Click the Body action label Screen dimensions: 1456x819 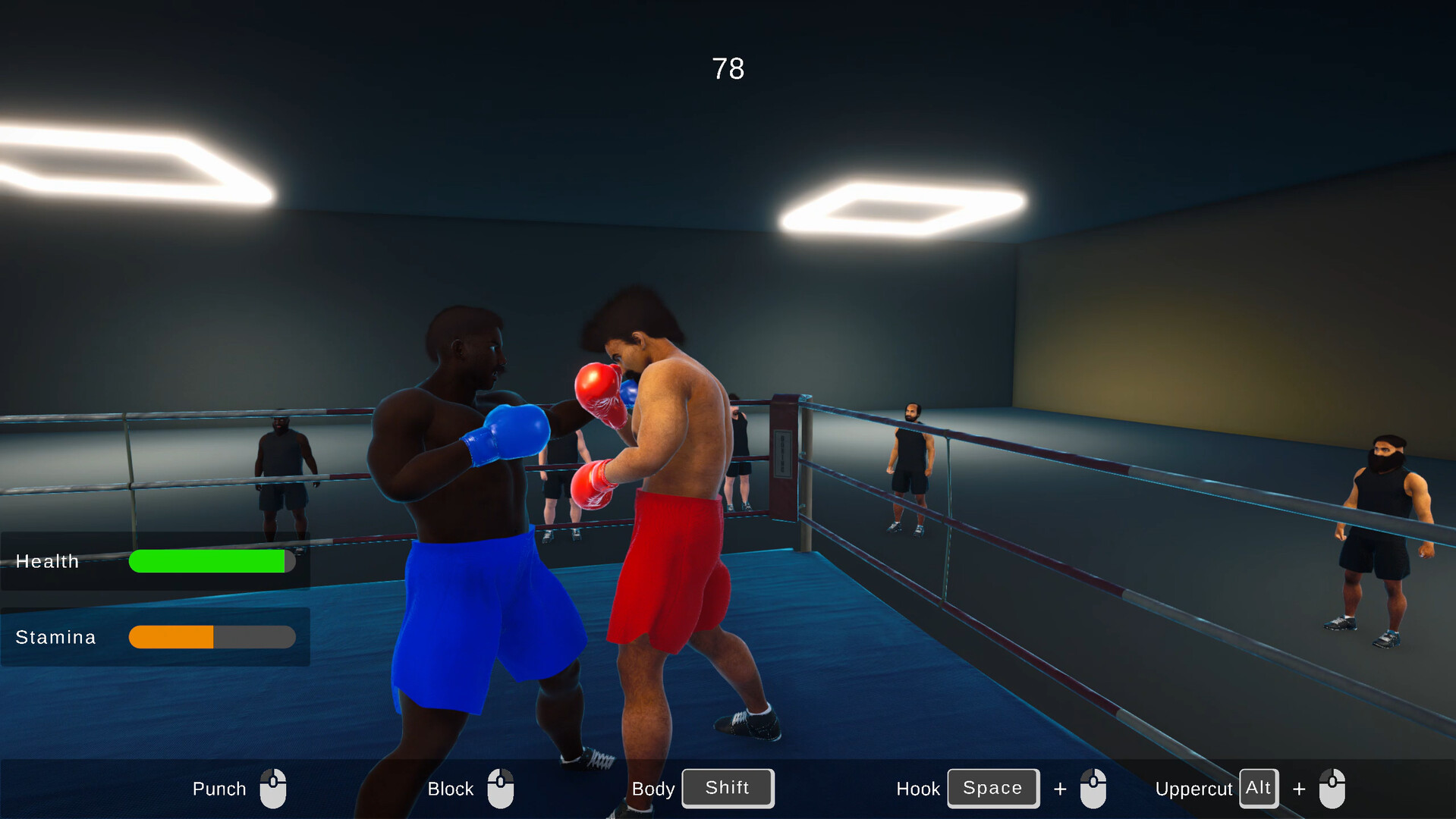[x=653, y=788]
